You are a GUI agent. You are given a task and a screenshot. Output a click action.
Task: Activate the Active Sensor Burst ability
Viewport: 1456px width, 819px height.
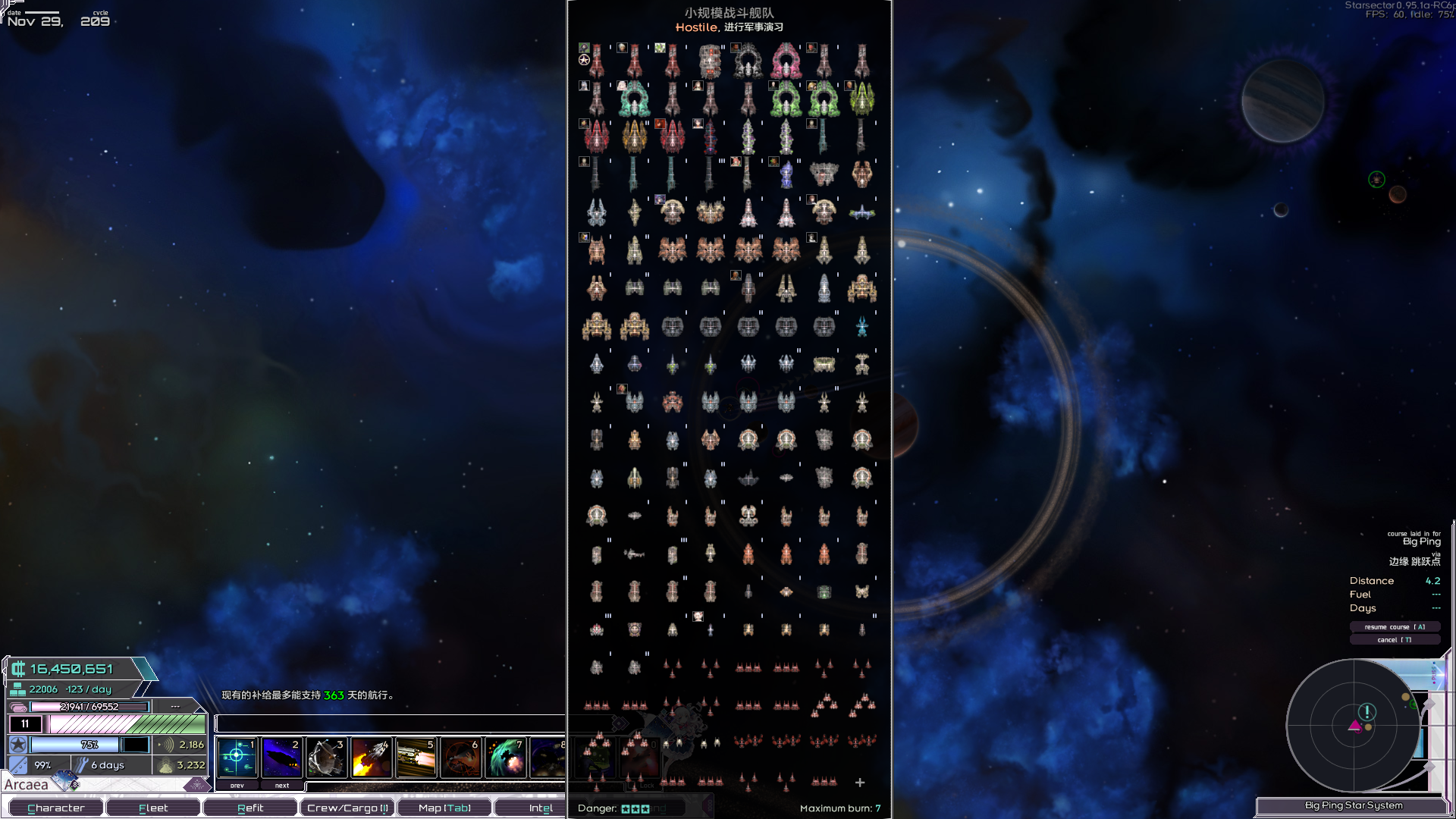(x=237, y=756)
